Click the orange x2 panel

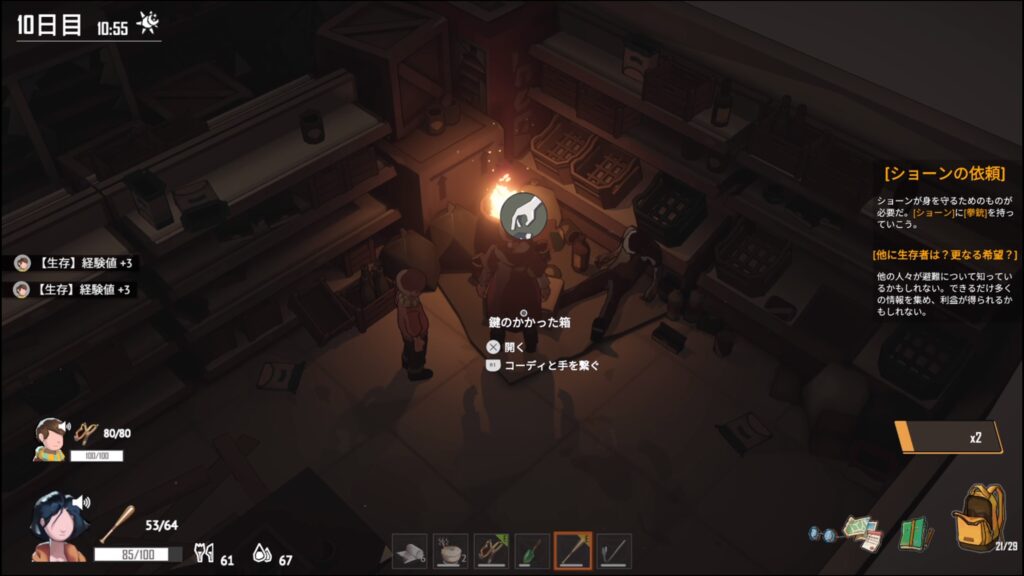(x=945, y=437)
